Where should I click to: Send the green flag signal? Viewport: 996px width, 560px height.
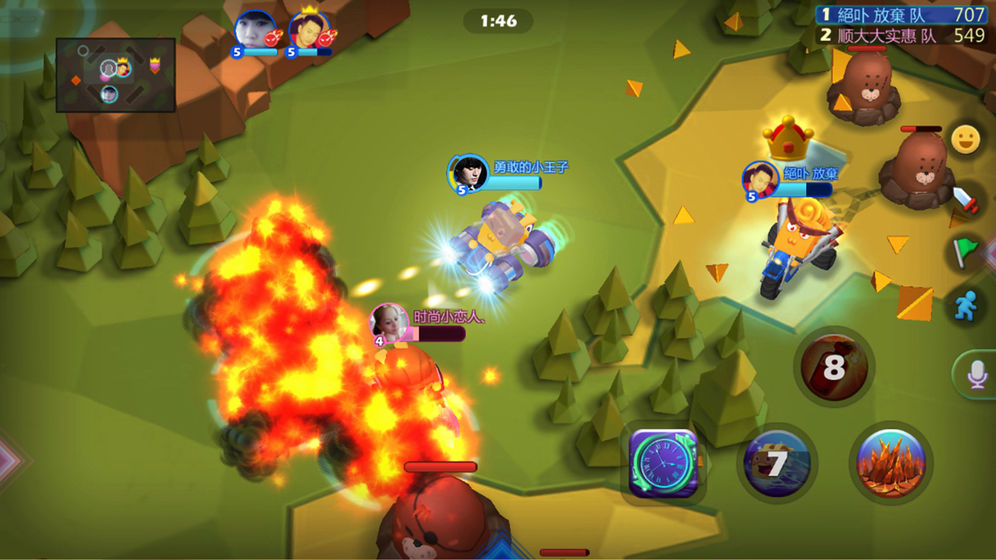[x=965, y=251]
